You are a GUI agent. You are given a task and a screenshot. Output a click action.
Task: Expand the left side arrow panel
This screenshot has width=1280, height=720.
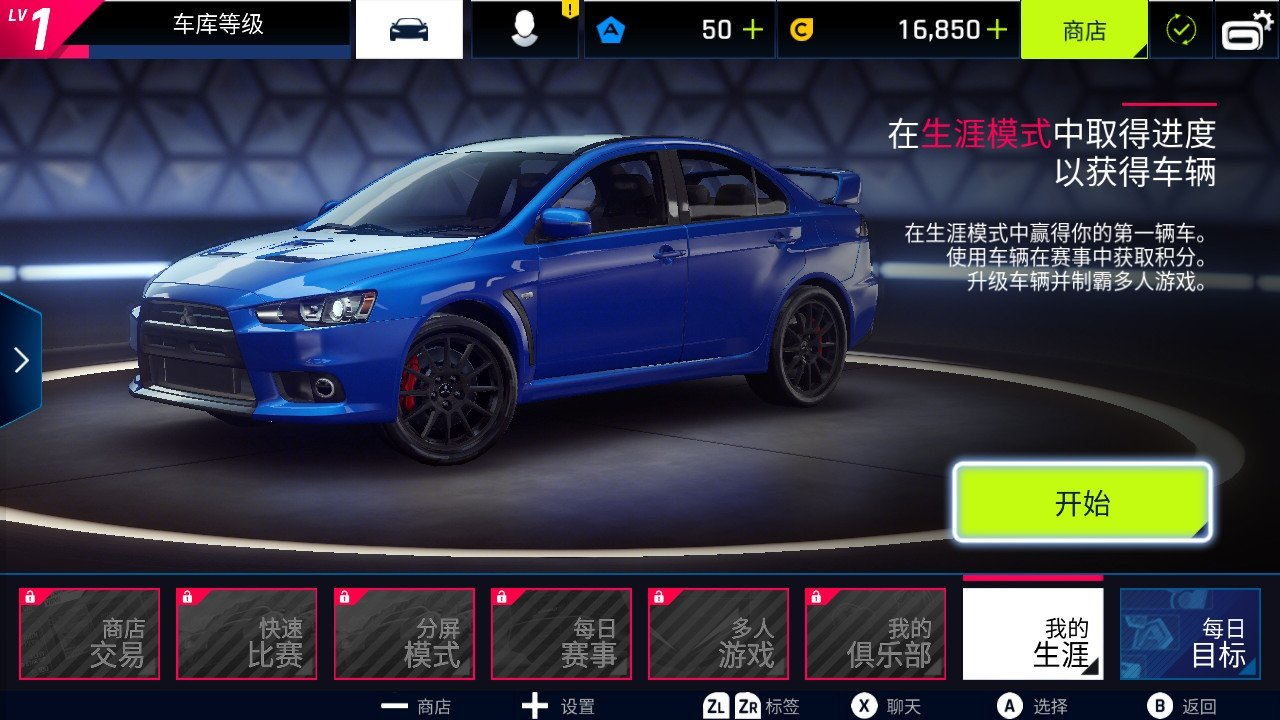21,360
